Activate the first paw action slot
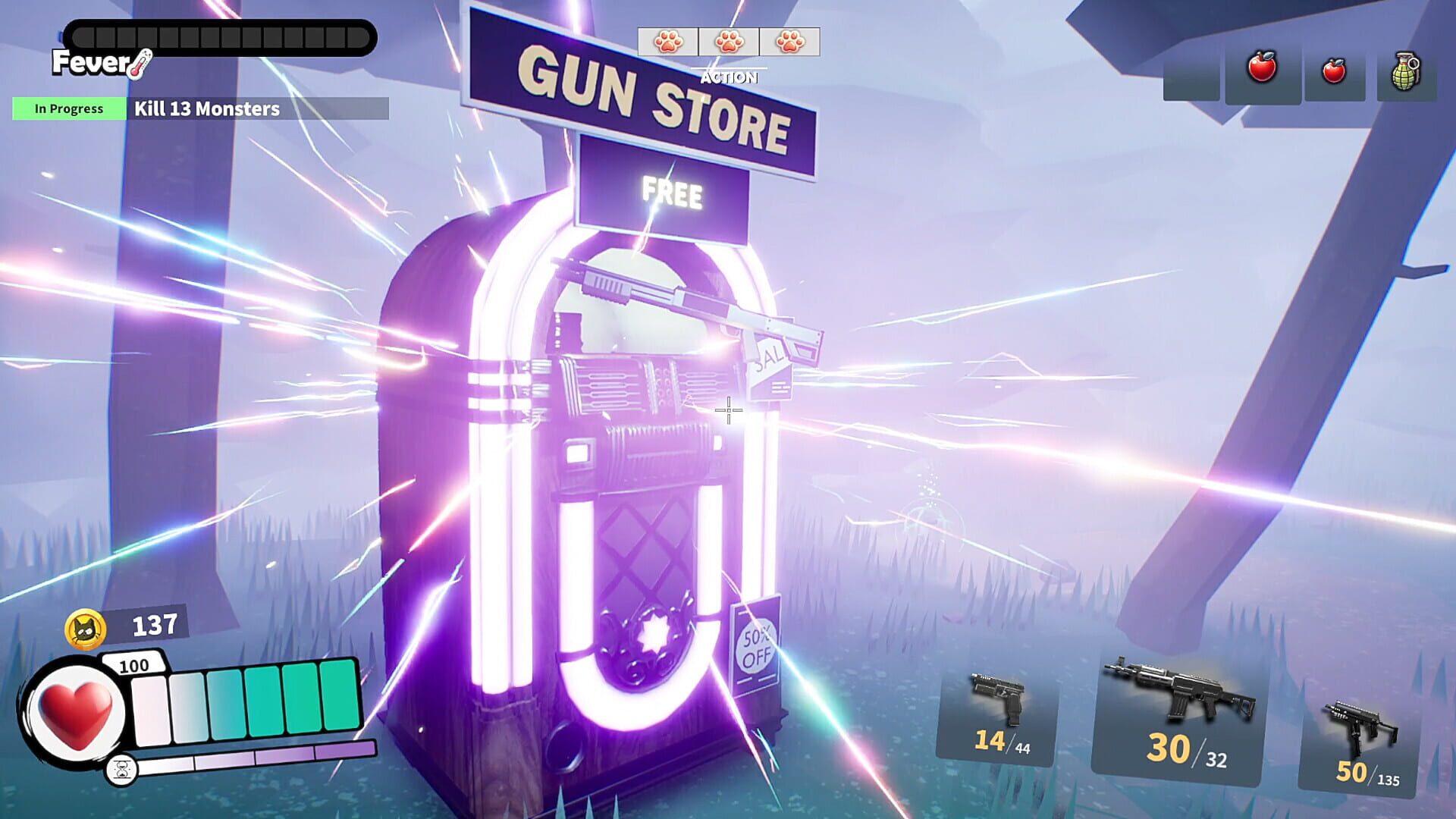 click(667, 43)
